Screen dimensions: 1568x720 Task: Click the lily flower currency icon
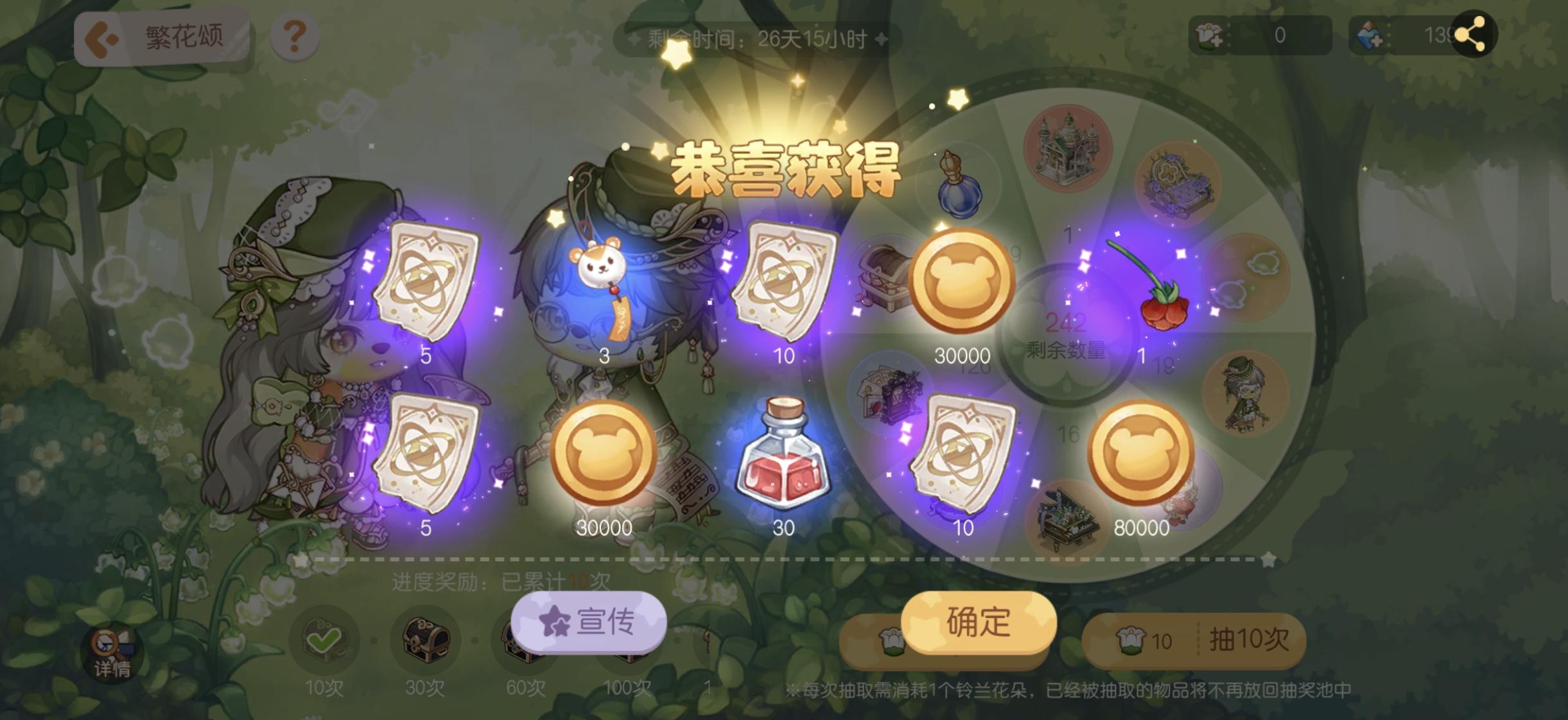coord(1208,35)
